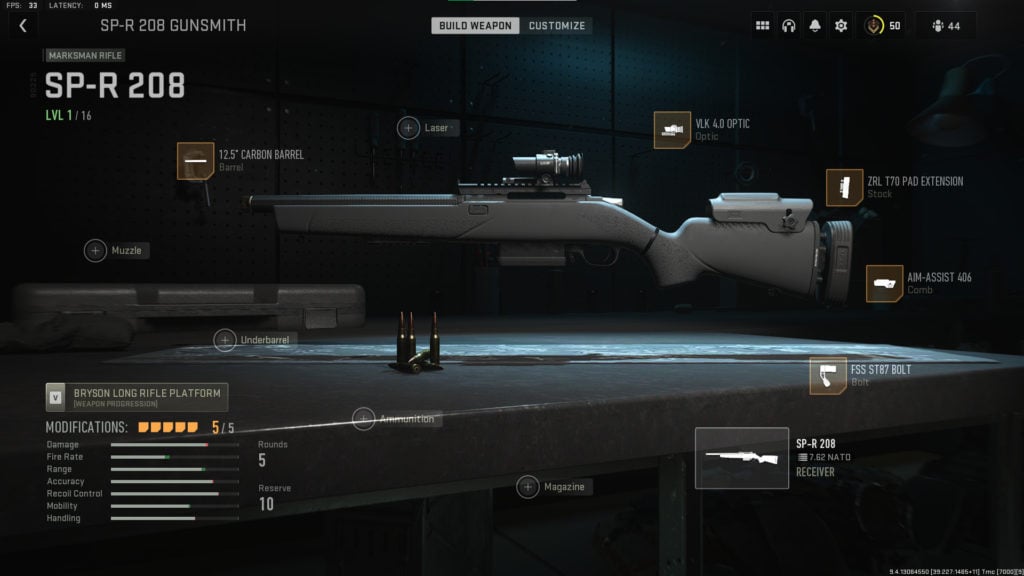View Bryson Long Rifle Platform progression
Viewport: 1024px width, 576px height.
pyautogui.click(x=137, y=397)
